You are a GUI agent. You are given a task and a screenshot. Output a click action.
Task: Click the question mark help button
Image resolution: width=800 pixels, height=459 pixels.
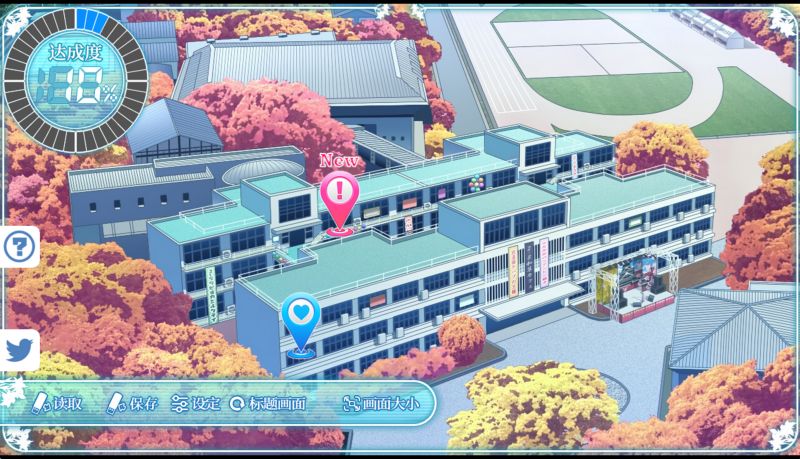pyautogui.click(x=19, y=246)
